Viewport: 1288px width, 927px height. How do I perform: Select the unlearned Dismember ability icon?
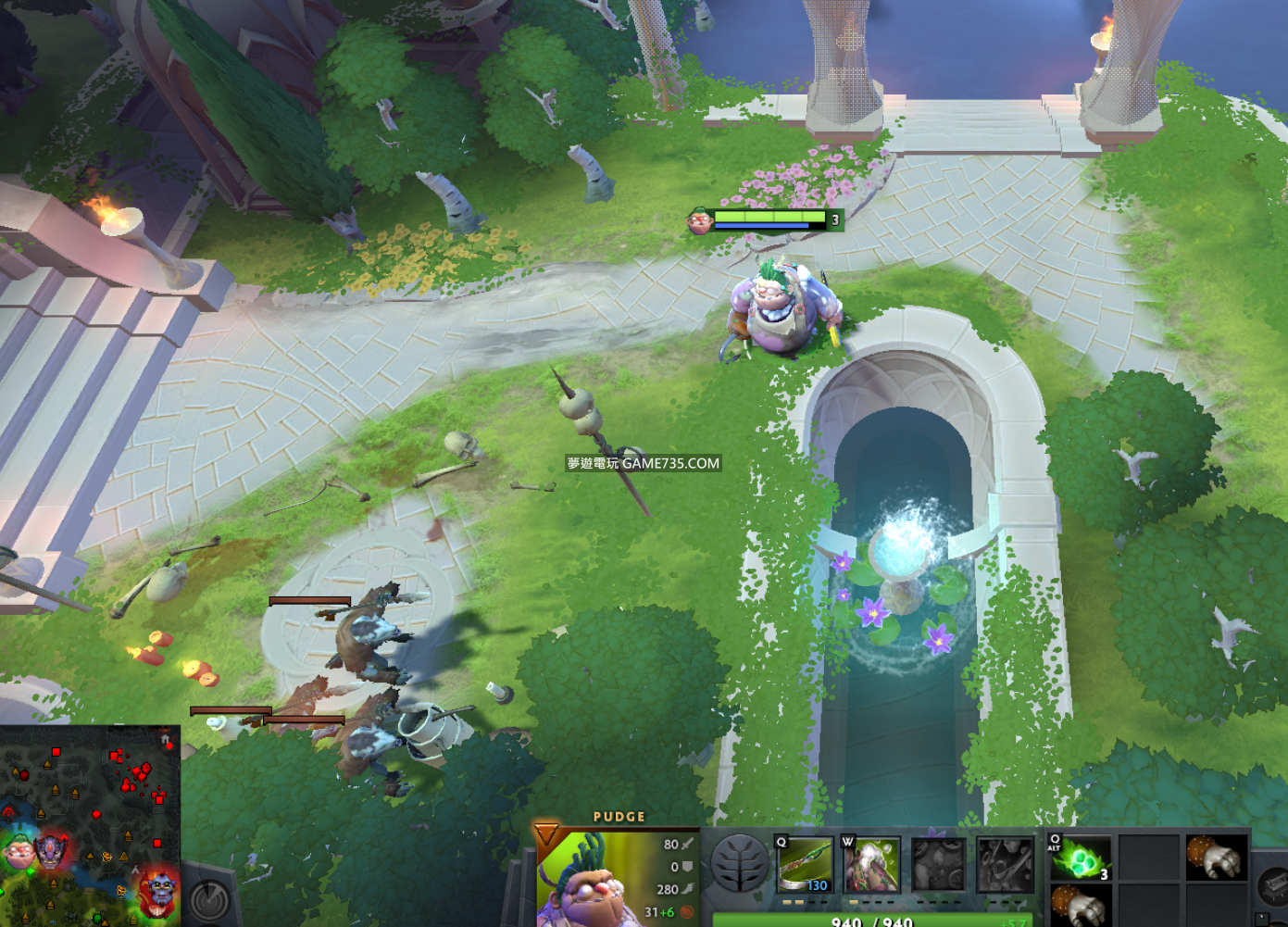pyautogui.click(x=1005, y=865)
